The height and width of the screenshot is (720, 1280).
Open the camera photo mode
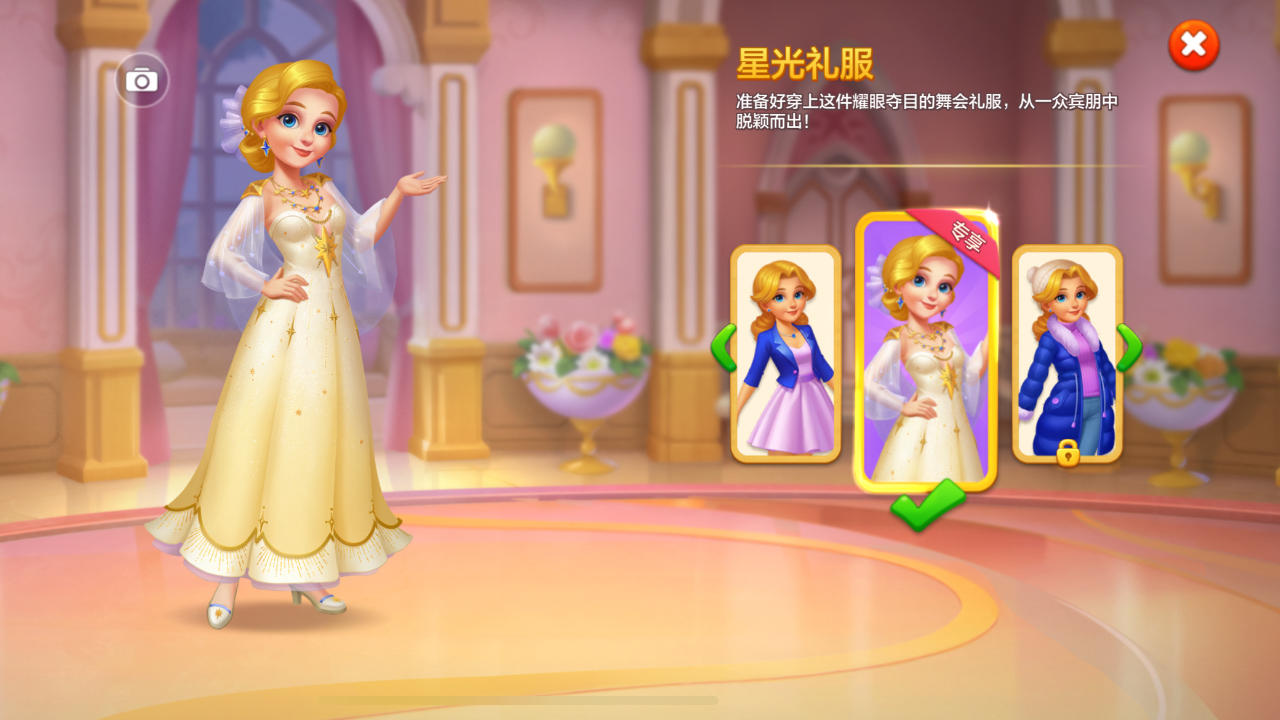click(x=139, y=78)
